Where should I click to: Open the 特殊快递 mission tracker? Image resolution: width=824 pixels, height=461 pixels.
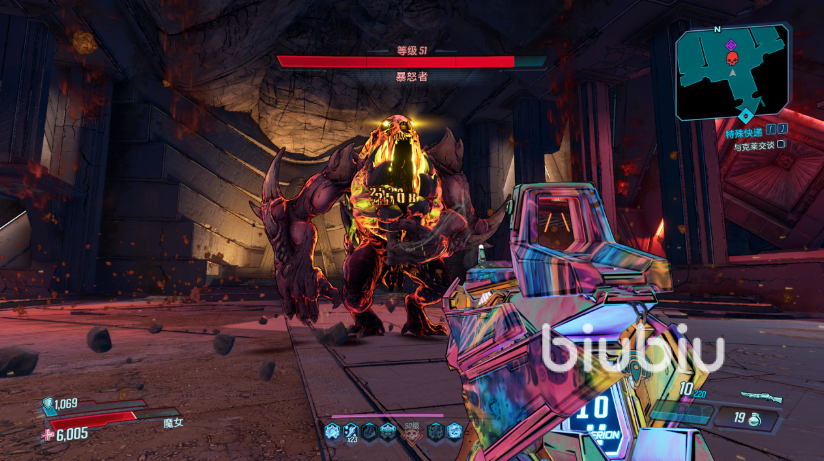pos(743,131)
